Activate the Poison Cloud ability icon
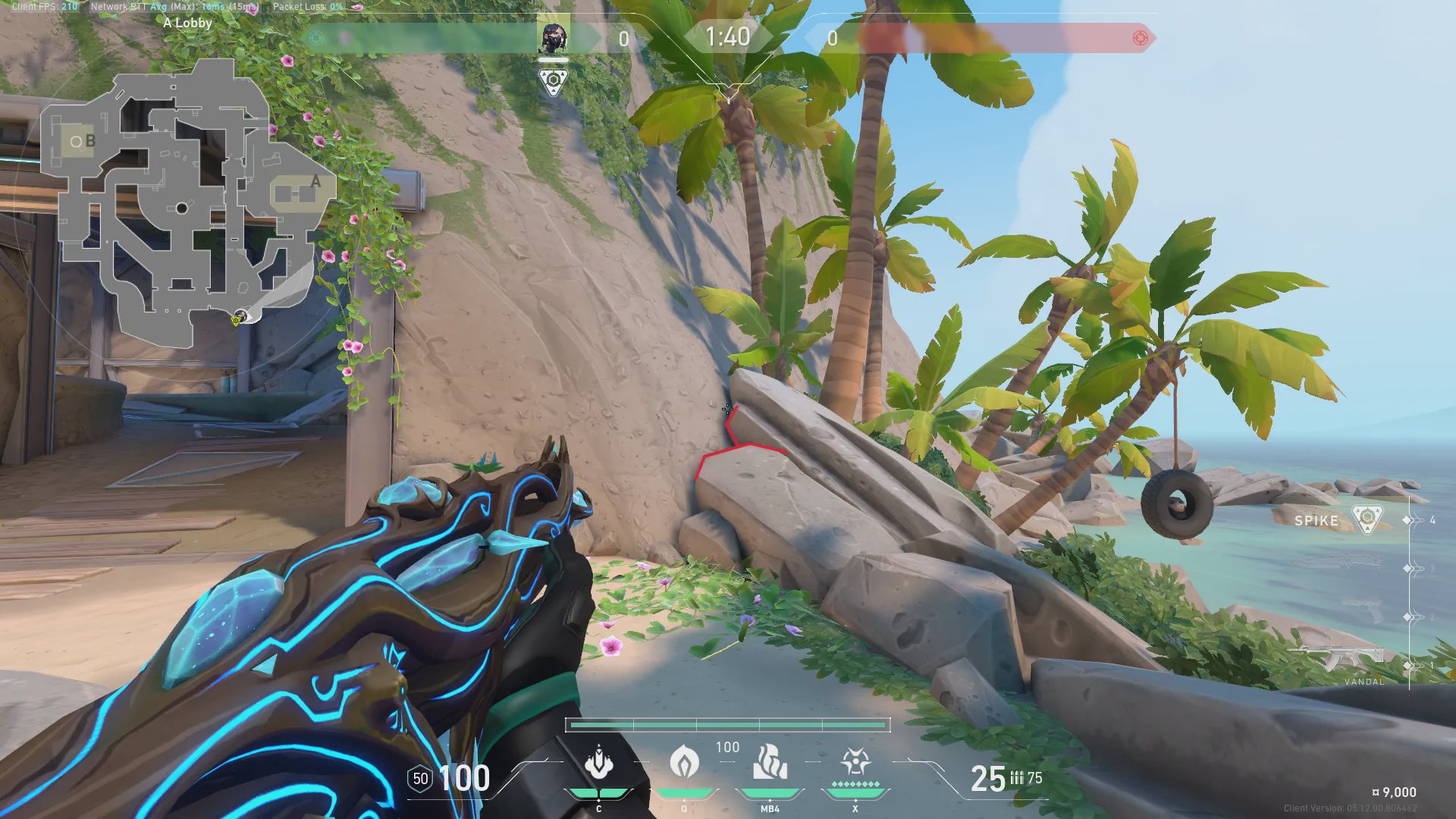1456x819 pixels. pos(684,763)
